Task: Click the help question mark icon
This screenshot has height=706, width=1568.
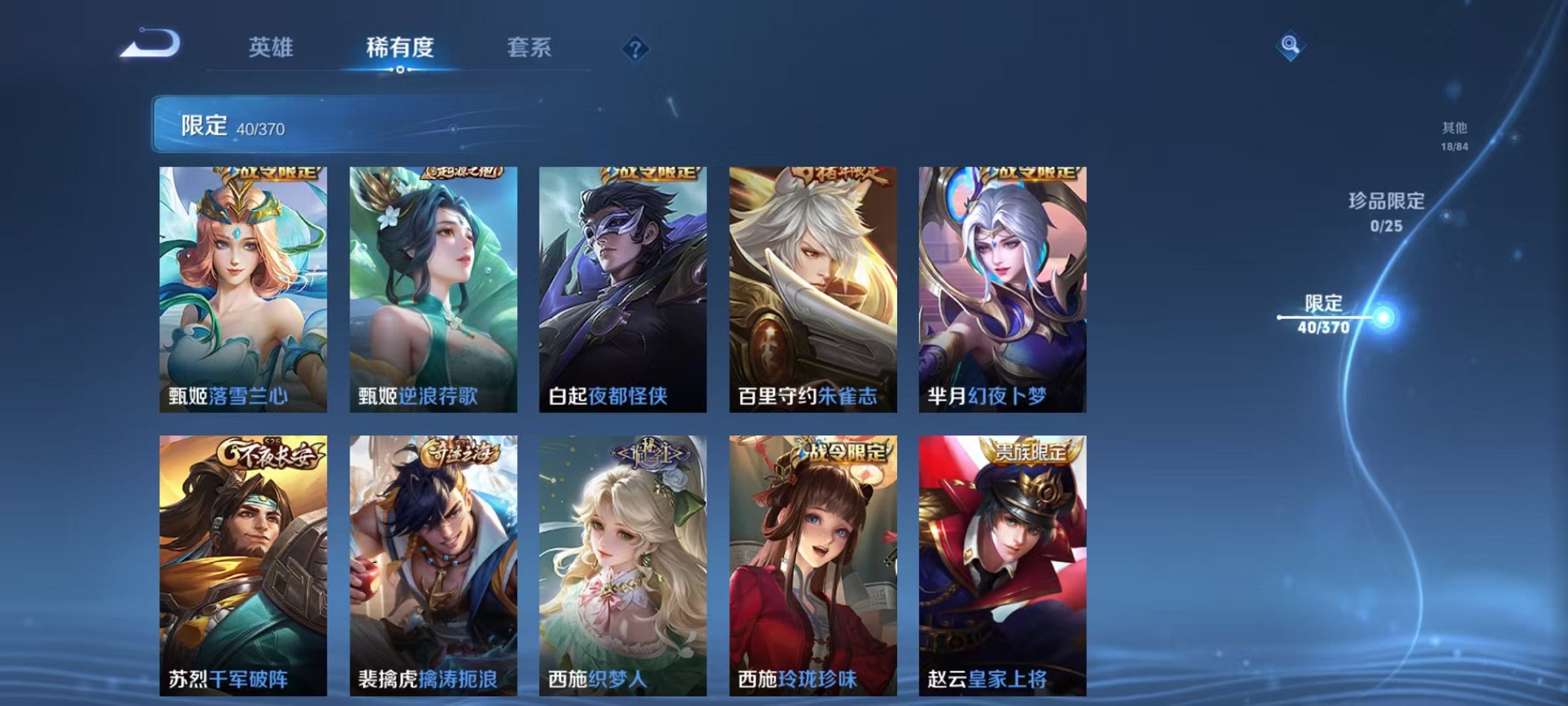Action: [x=635, y=49]
